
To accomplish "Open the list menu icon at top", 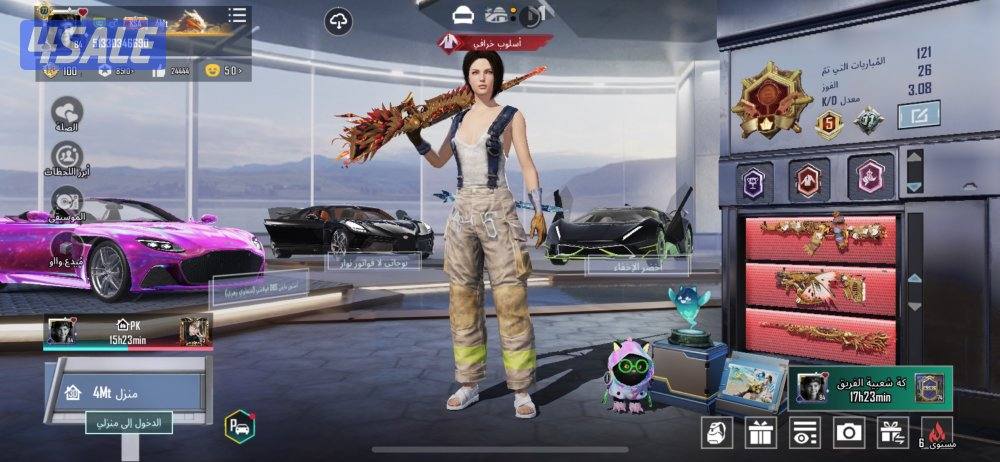I will point(237,15).
